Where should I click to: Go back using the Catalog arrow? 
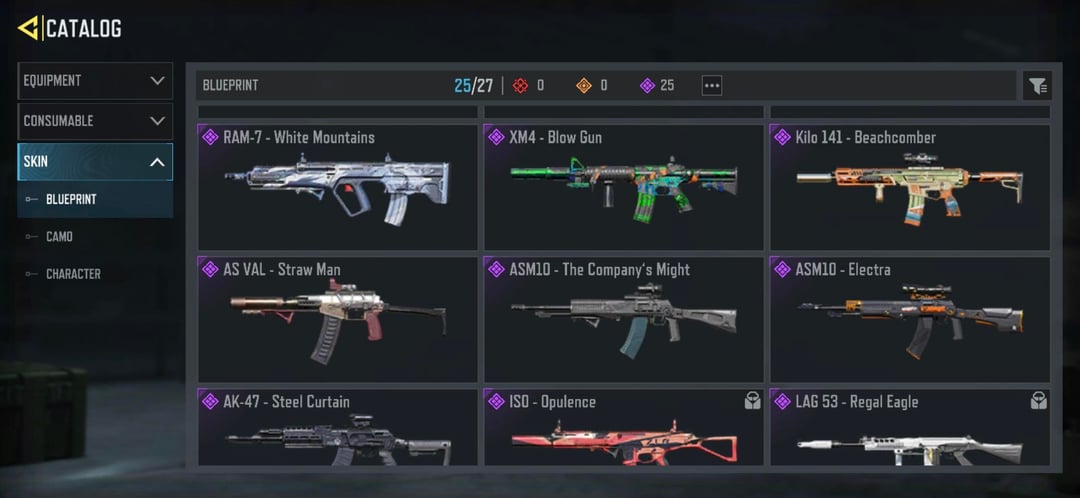point(28,28)
